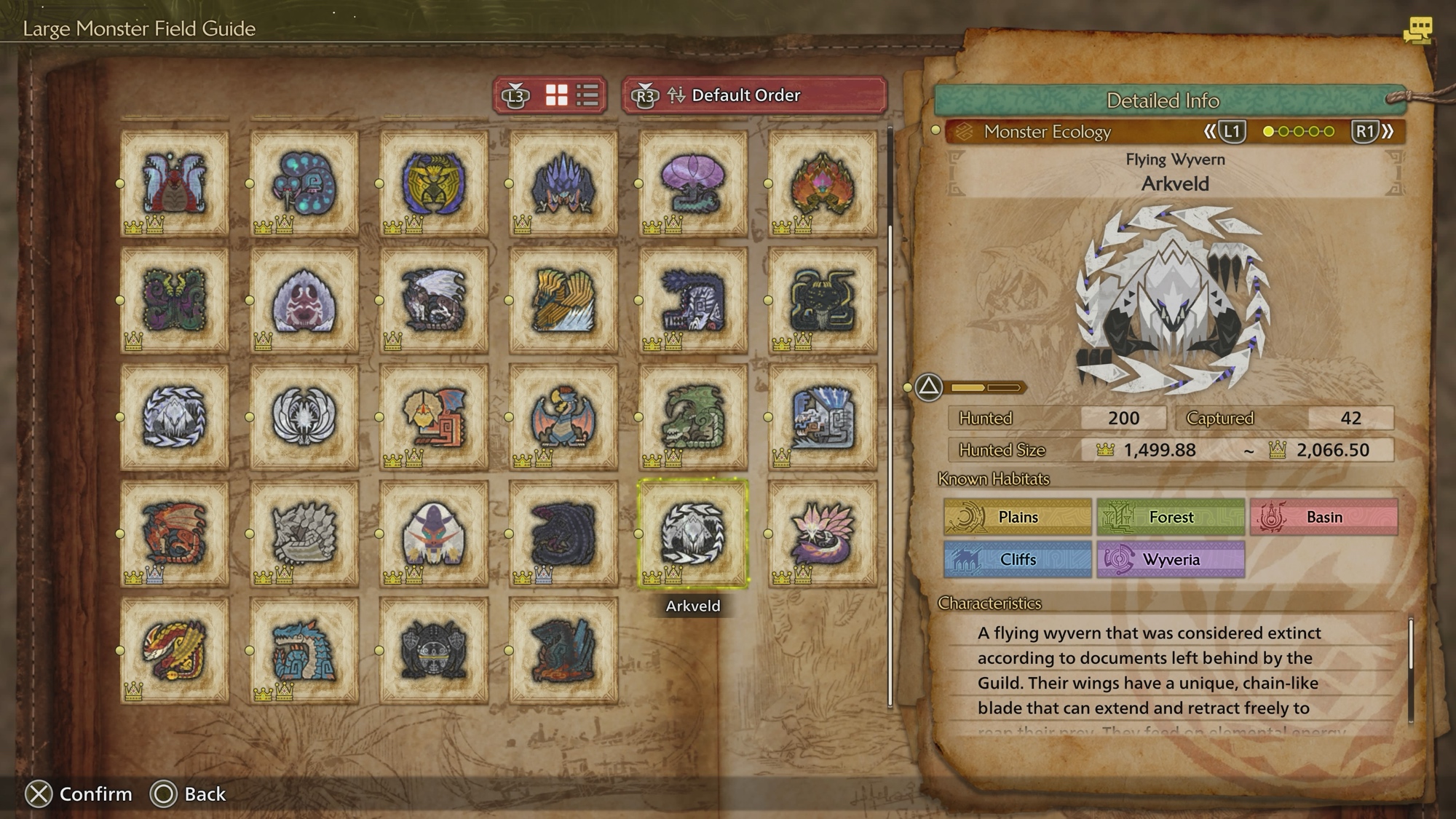The height and width of the screenshot is (819, 1456).
Task: Open the Default Order sort dropdown
Action: (x=754, y=95)
